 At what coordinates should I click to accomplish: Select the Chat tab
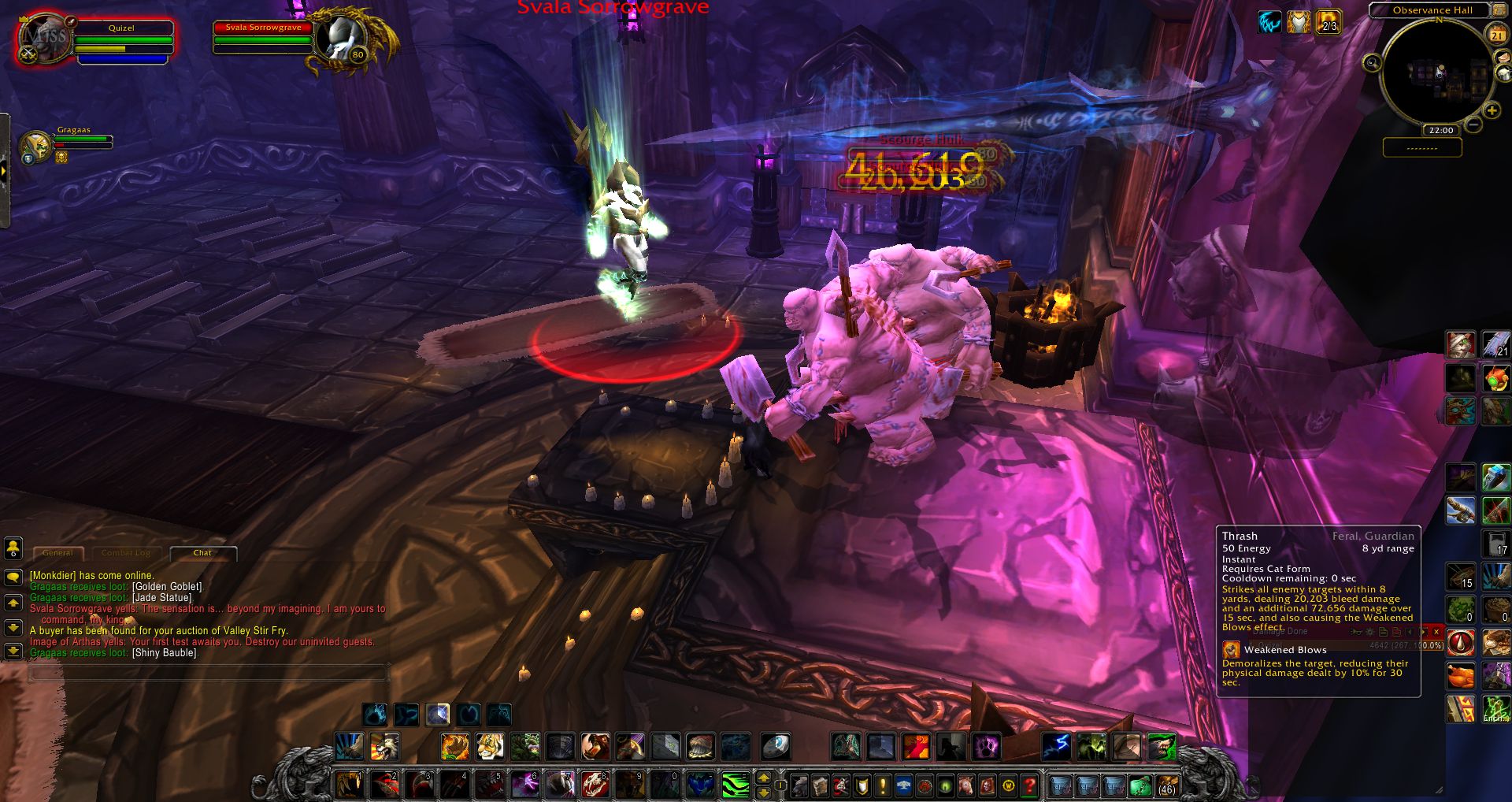202,553
